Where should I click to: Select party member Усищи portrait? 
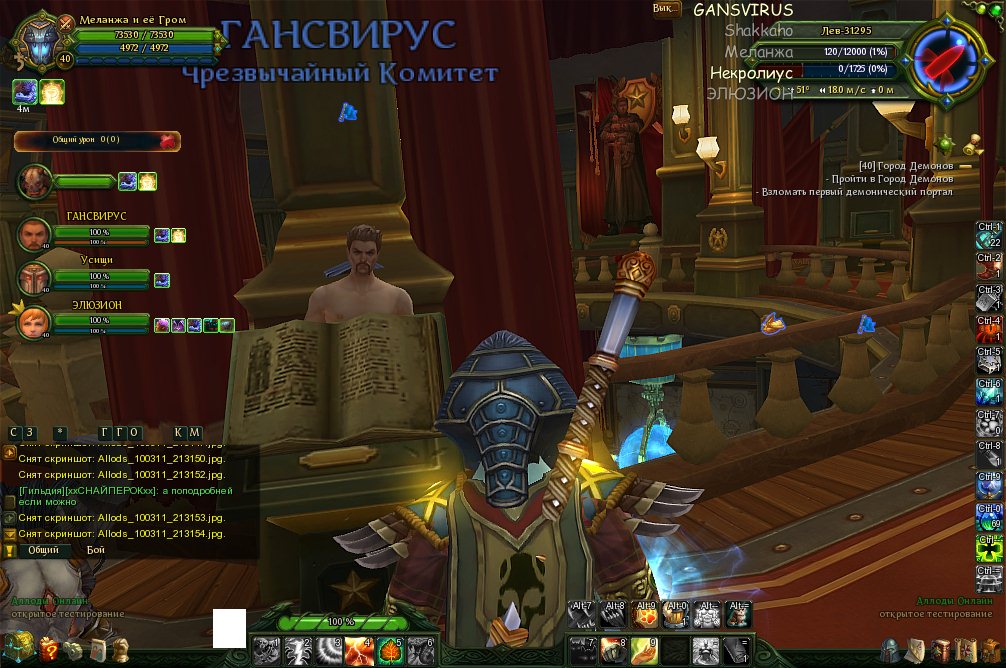tap(34, 278)
